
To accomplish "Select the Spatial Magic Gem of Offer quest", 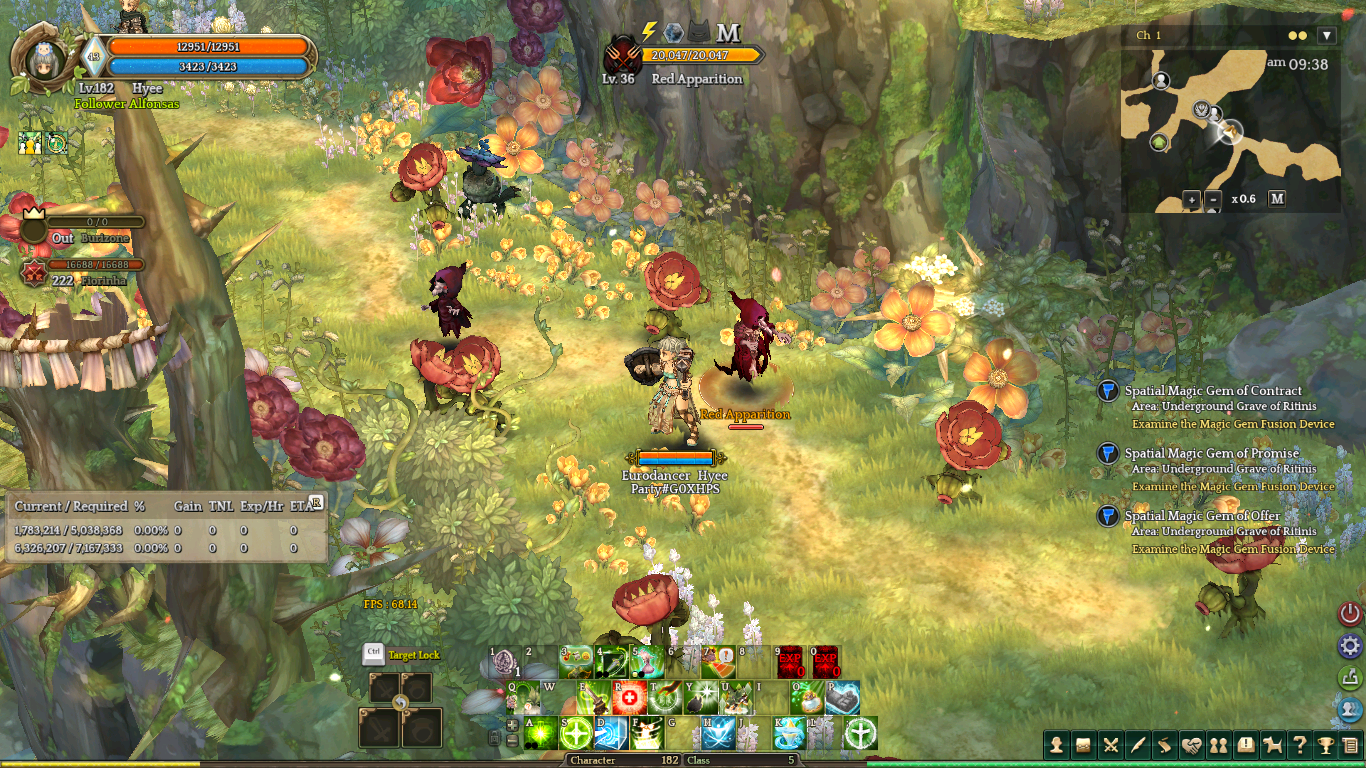I will click(x=1201, y=516).
